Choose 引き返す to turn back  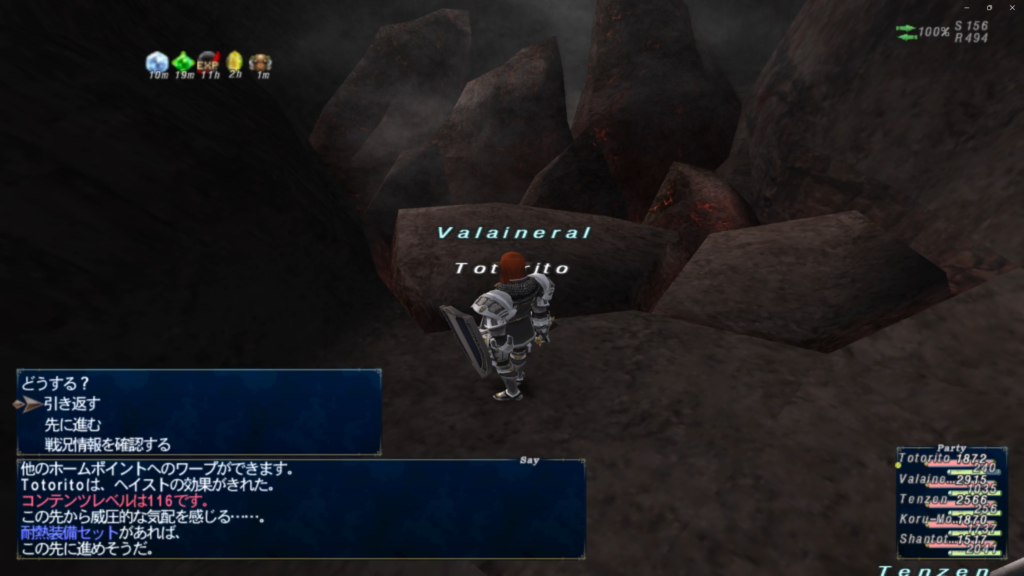[72, 404]
